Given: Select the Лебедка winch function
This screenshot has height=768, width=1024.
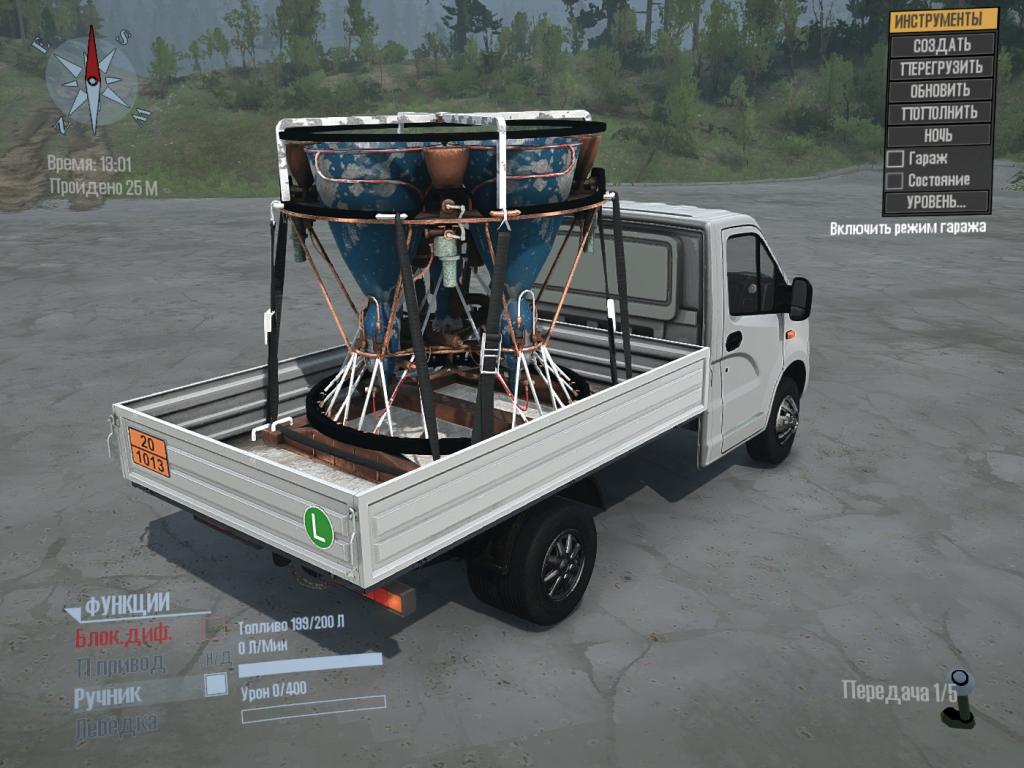Looking at the screenshot, I should click(x=115, y=726).
